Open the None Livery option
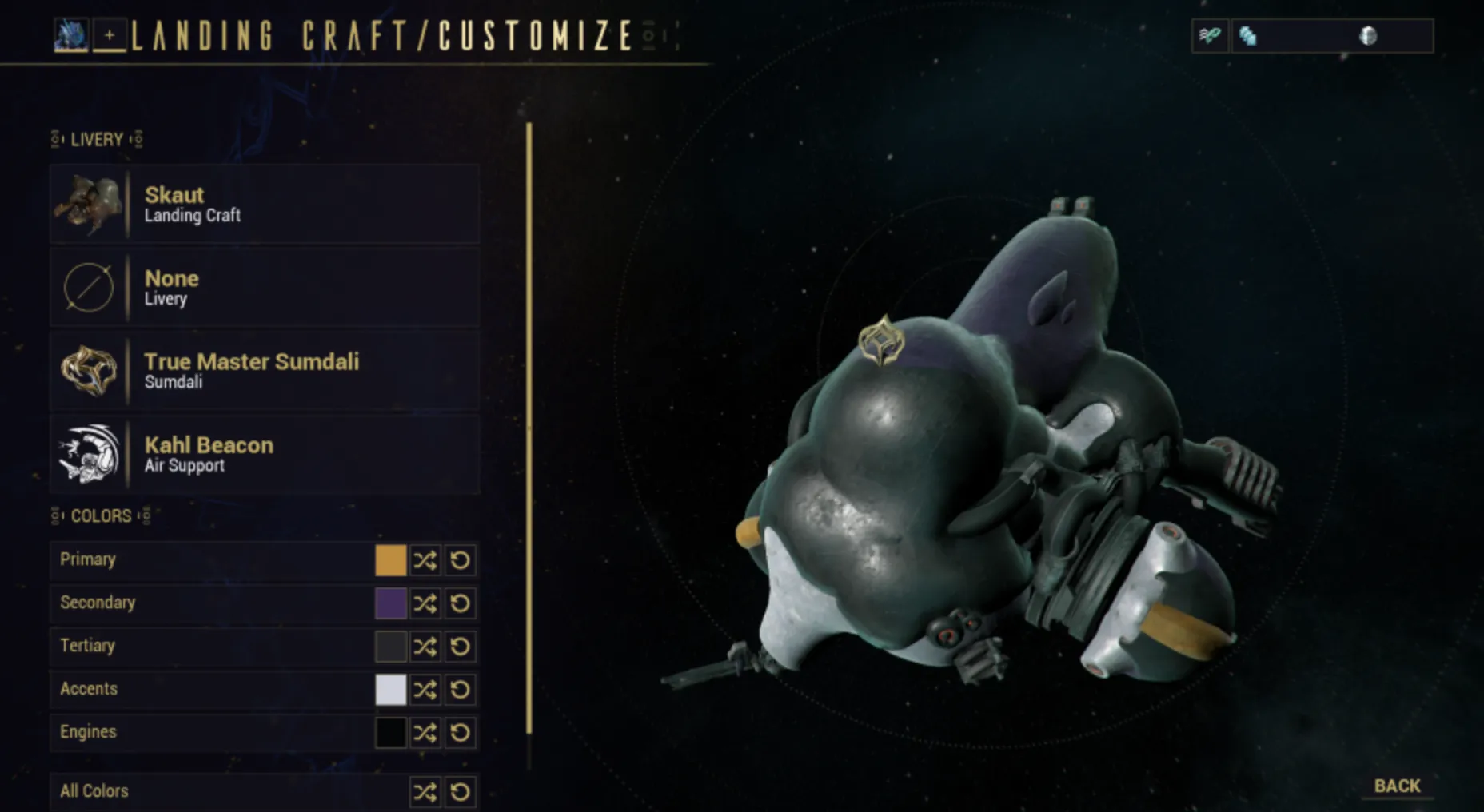This screenshot has width=1484, height=812. [264, 288]
